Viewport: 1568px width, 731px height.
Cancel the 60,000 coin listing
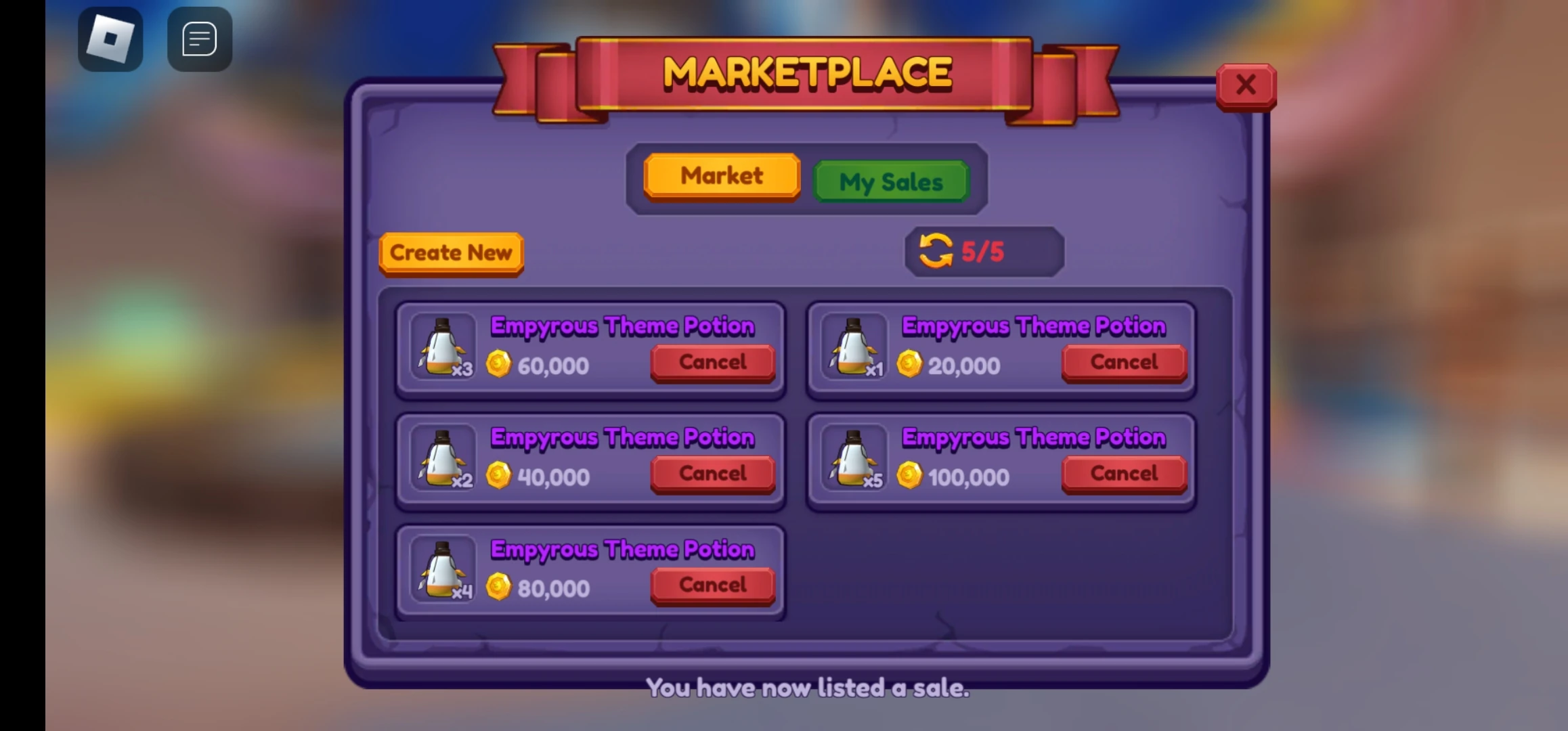pos(712,362)
